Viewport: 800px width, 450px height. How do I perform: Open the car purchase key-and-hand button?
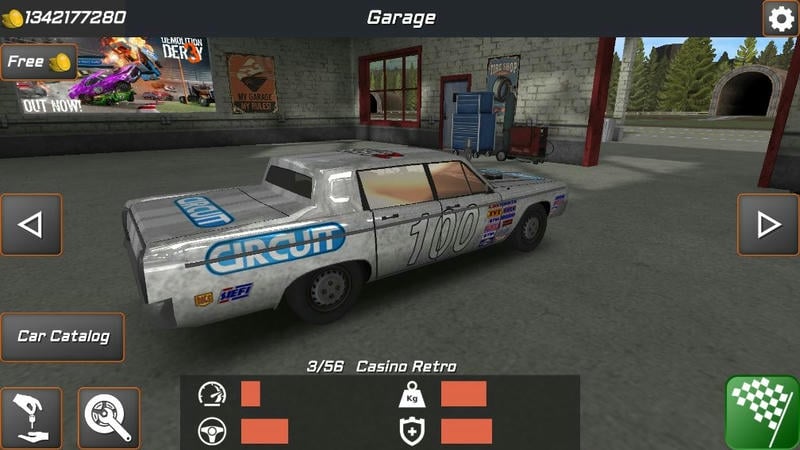31,417
